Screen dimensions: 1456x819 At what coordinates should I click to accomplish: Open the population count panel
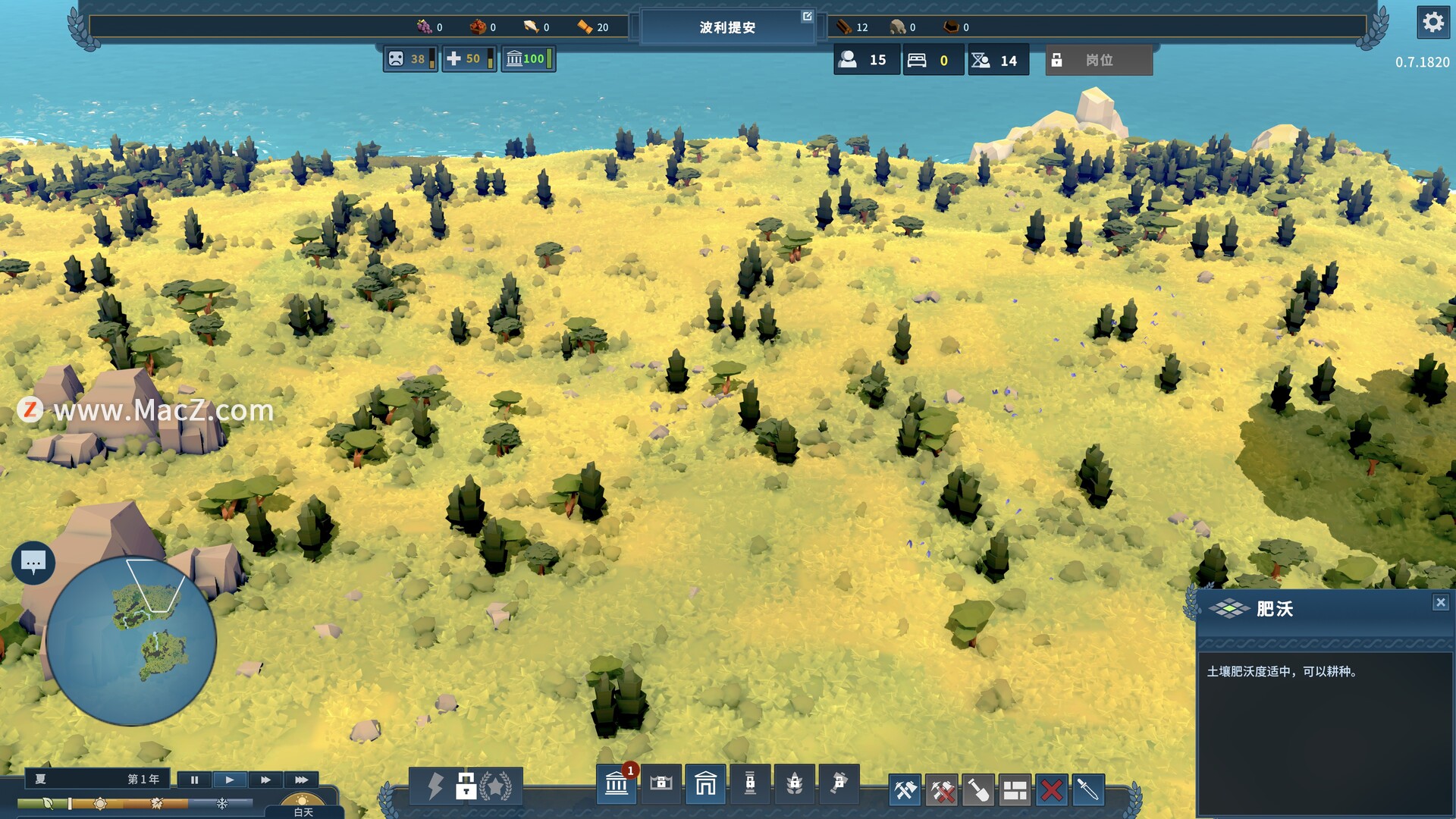(x=866, y=60)
